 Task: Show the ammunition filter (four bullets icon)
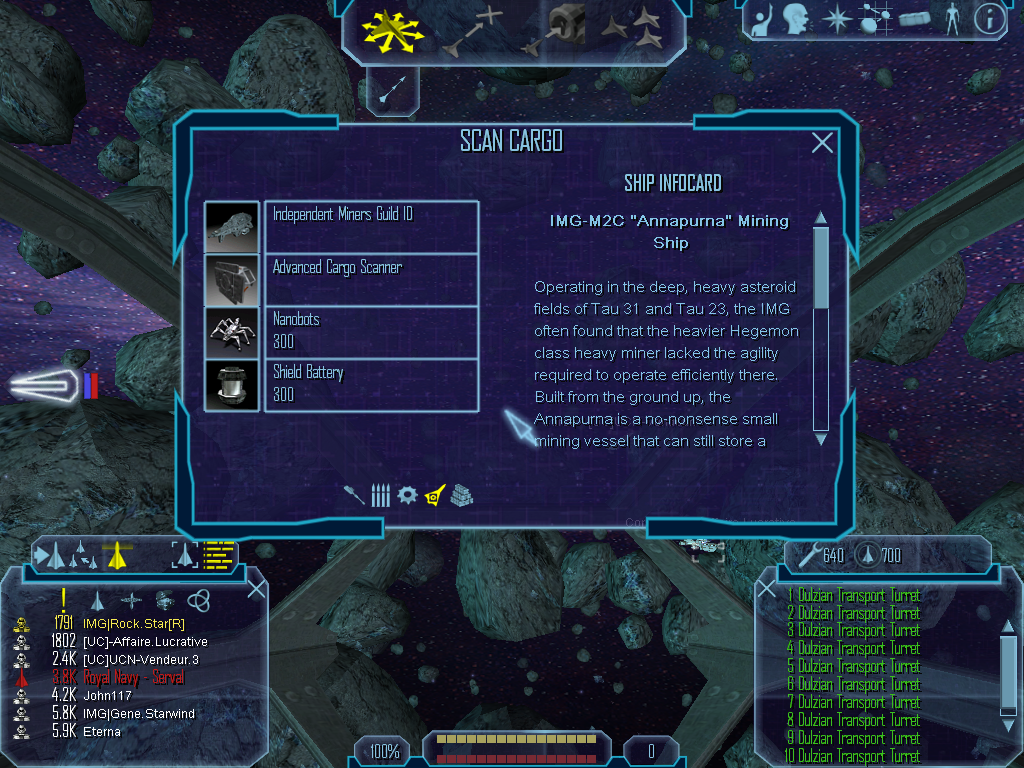tap(380, 495)
